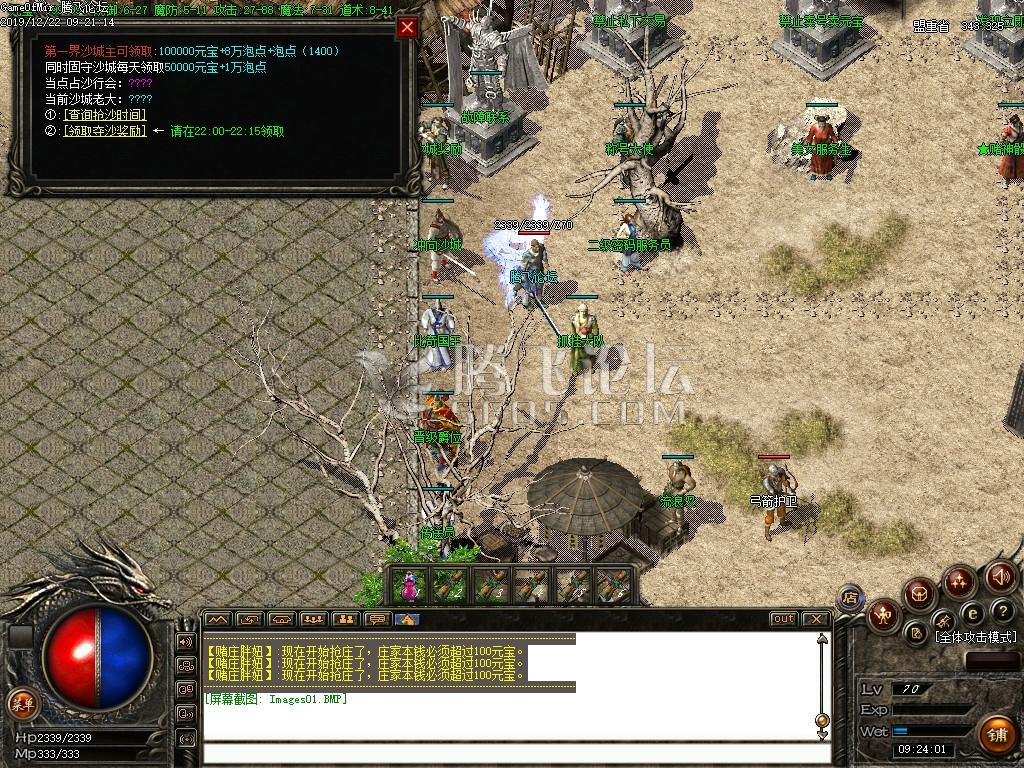The image size is (1024, 768).
Task: Open help with the question mark button
Action: pyautogui.click(x=1001, y=612)
